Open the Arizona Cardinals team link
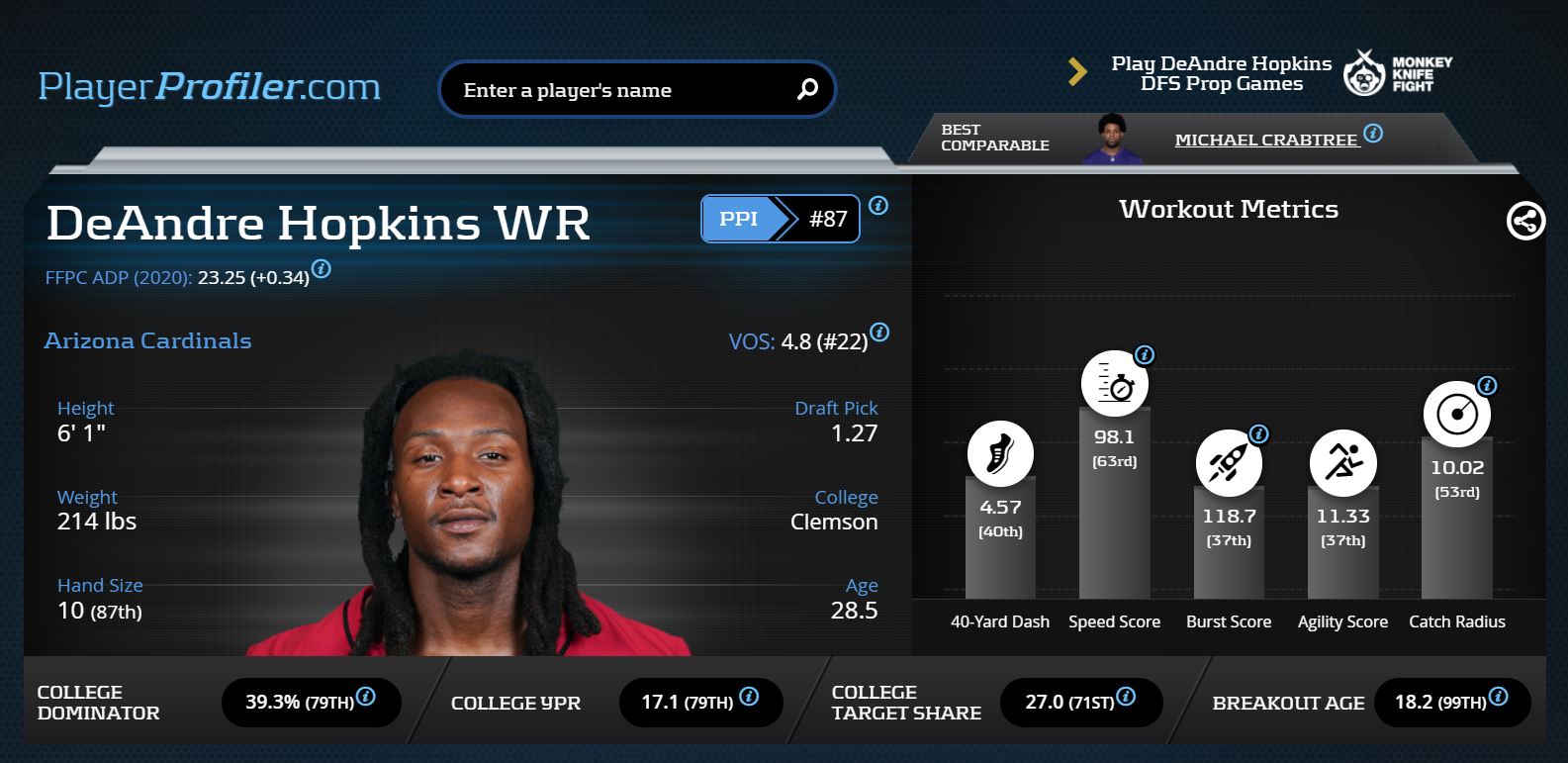Screen dimensions: 1568x763 coord(148,340)
